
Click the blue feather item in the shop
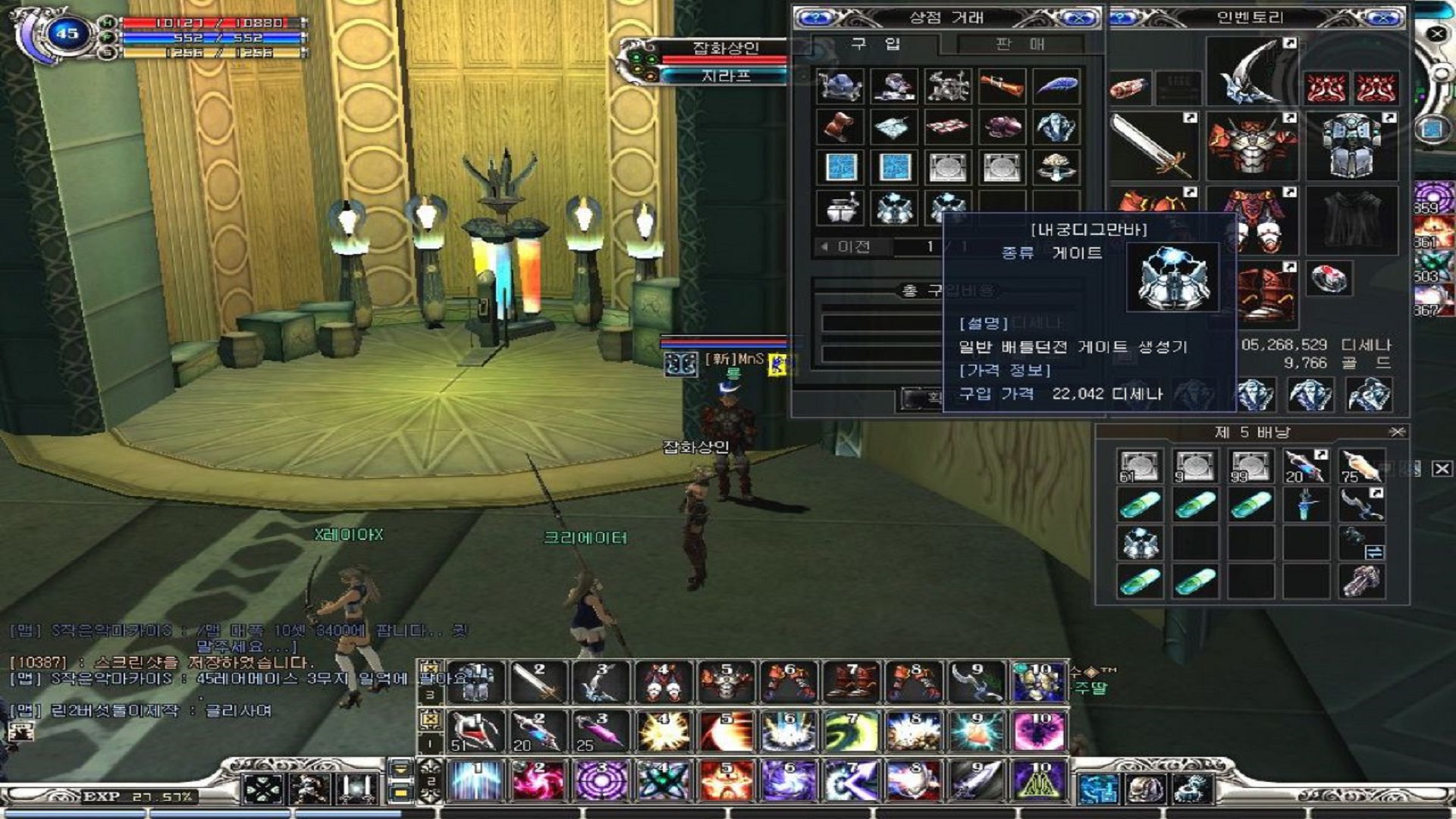(x=1058, y=87)
